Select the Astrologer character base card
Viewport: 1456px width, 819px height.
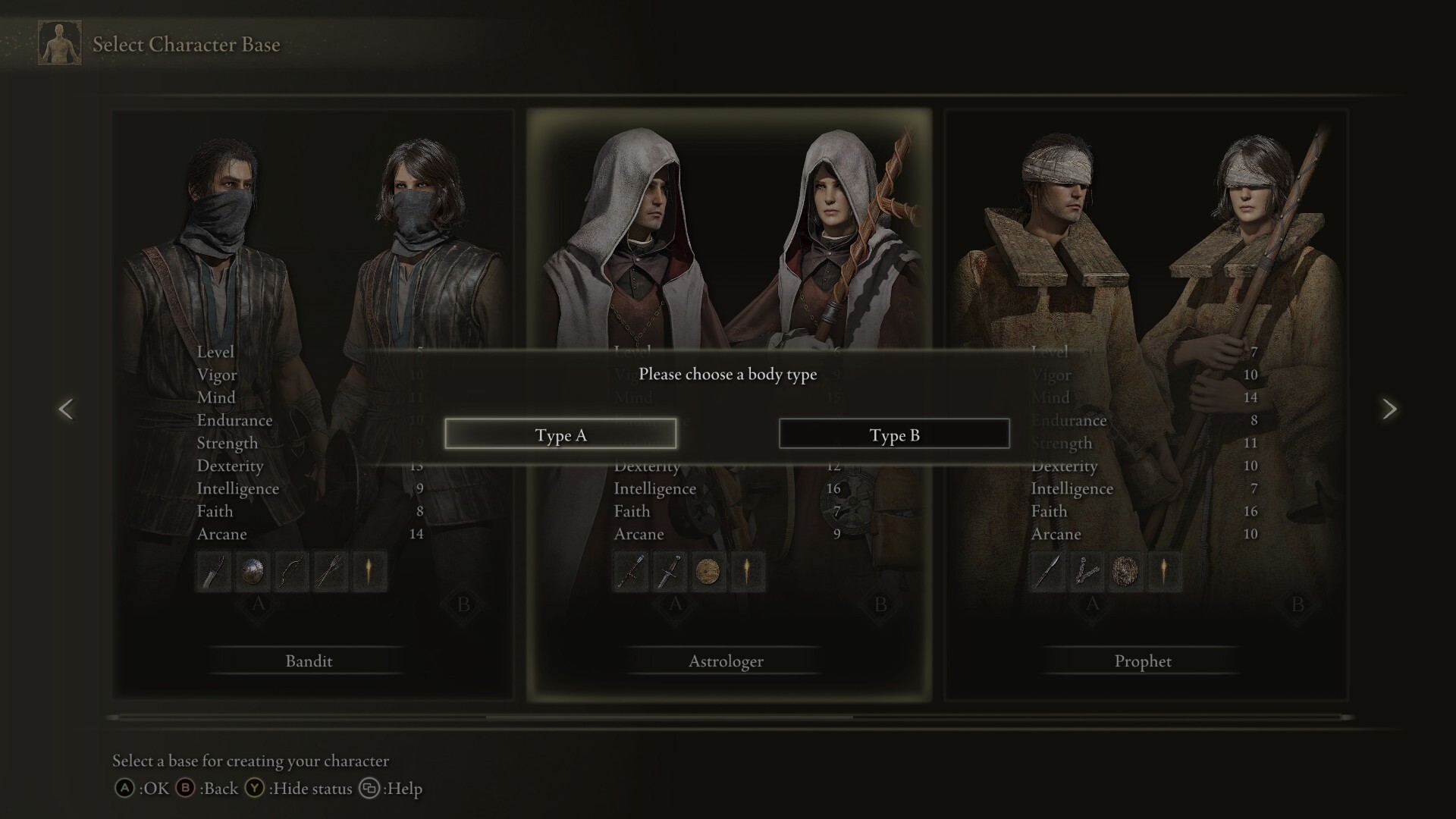tap(726, 661)
